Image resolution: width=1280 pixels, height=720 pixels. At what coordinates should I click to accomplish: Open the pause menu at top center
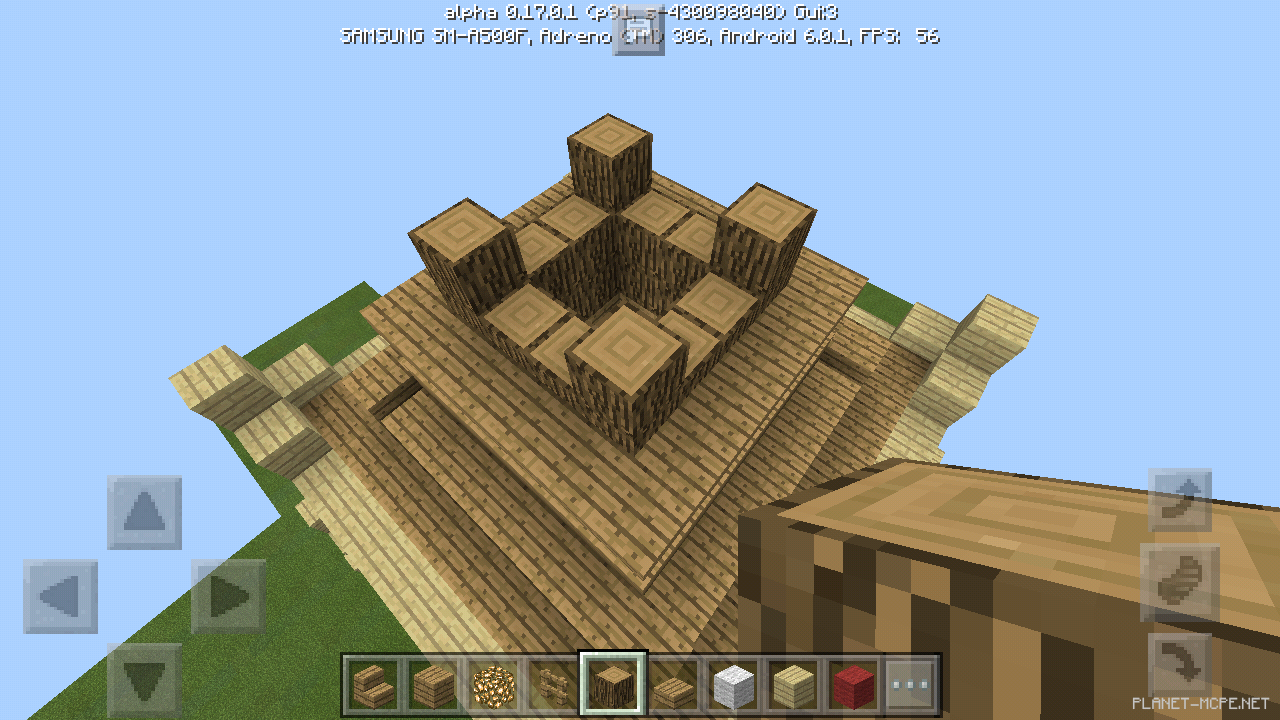(639, 32)
